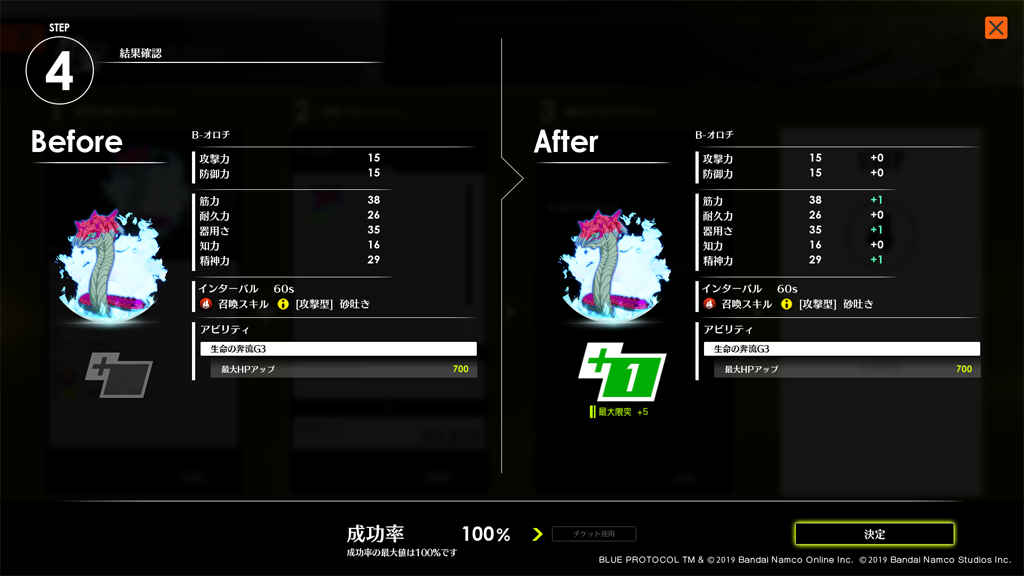This screenshot has width=1024, height=576.
Task: Show skill info via the Before panel's yellow info icon
Action: pyautogui.click(x=283, y=304)
